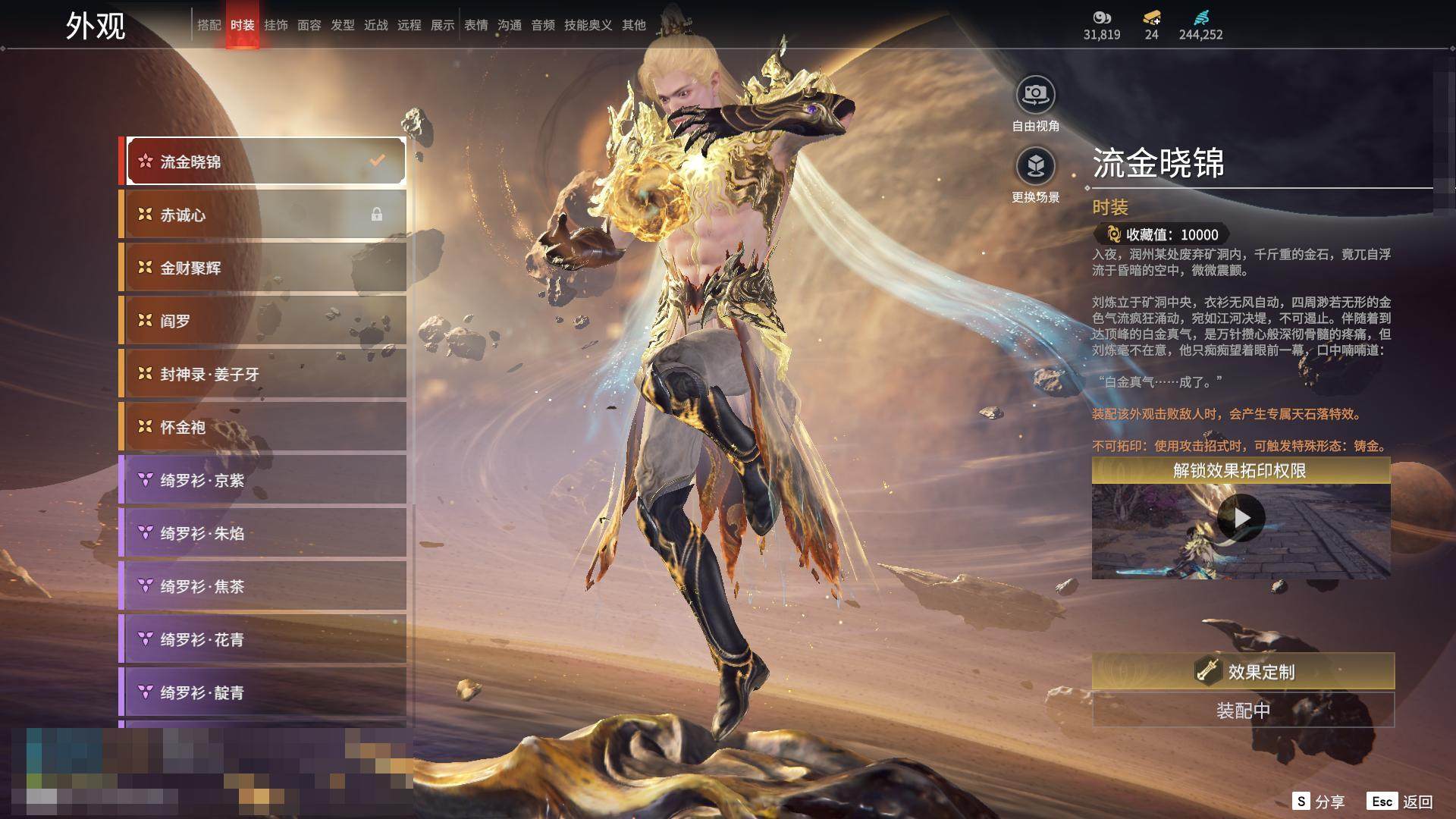1456x819 pixels.
Task: Play the outfit effect preview video
Action: click(1241, 518)
